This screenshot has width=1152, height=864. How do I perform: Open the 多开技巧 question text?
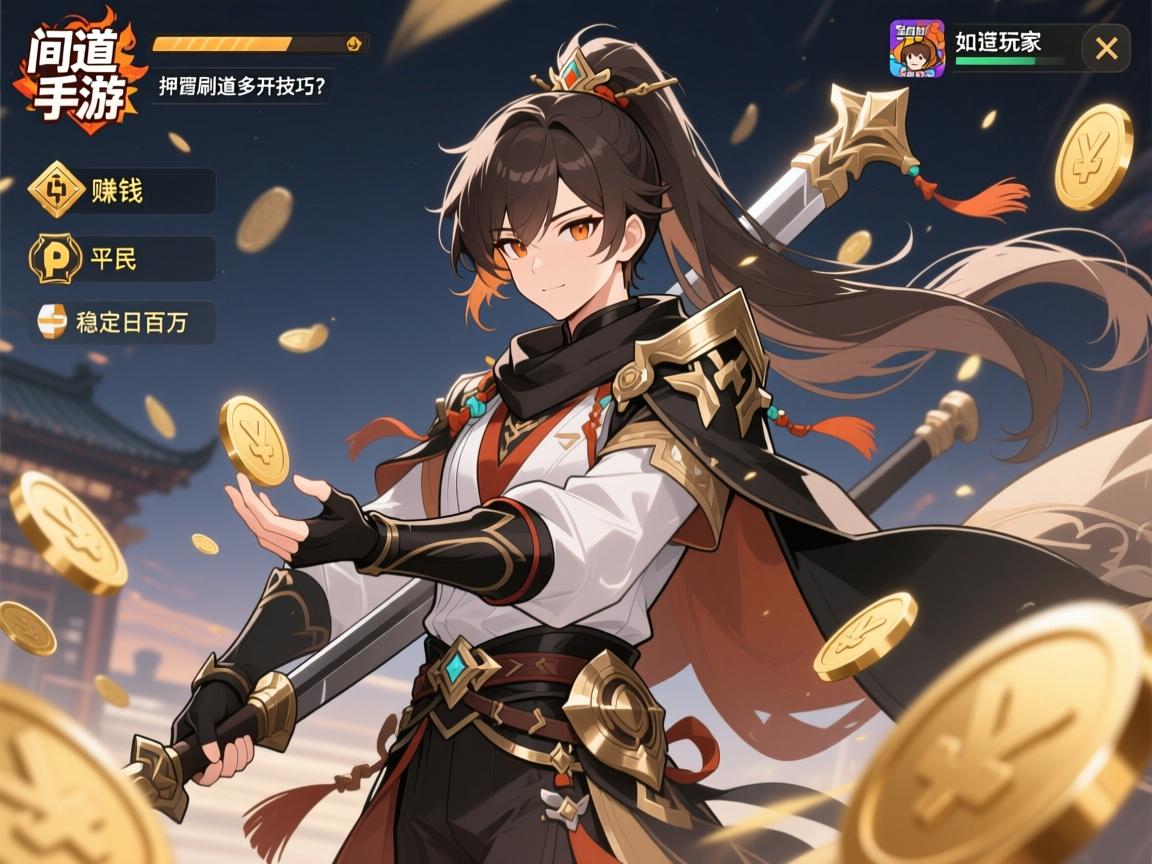click(242, 86)
